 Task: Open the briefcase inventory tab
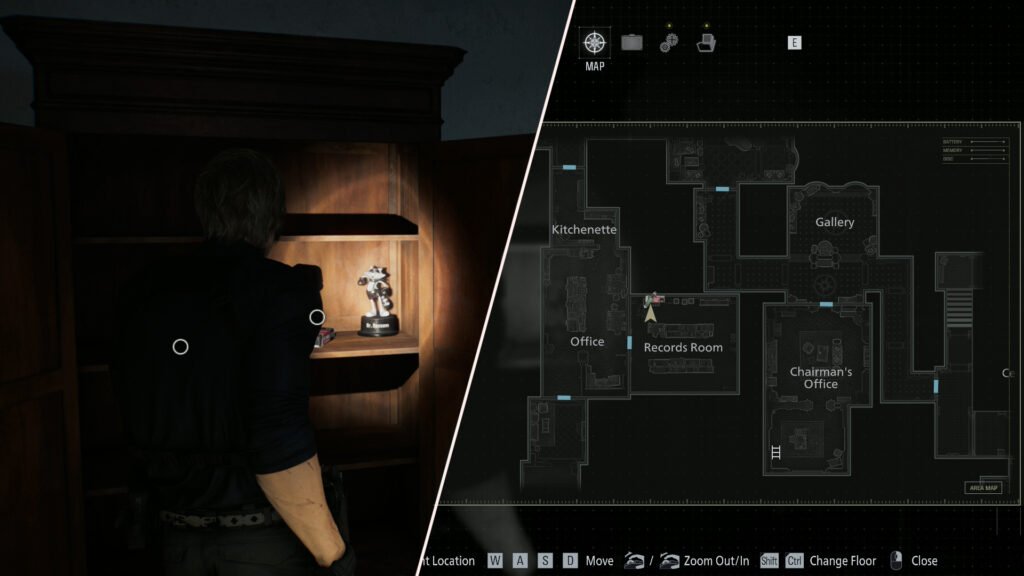click(x=632, y=43)
